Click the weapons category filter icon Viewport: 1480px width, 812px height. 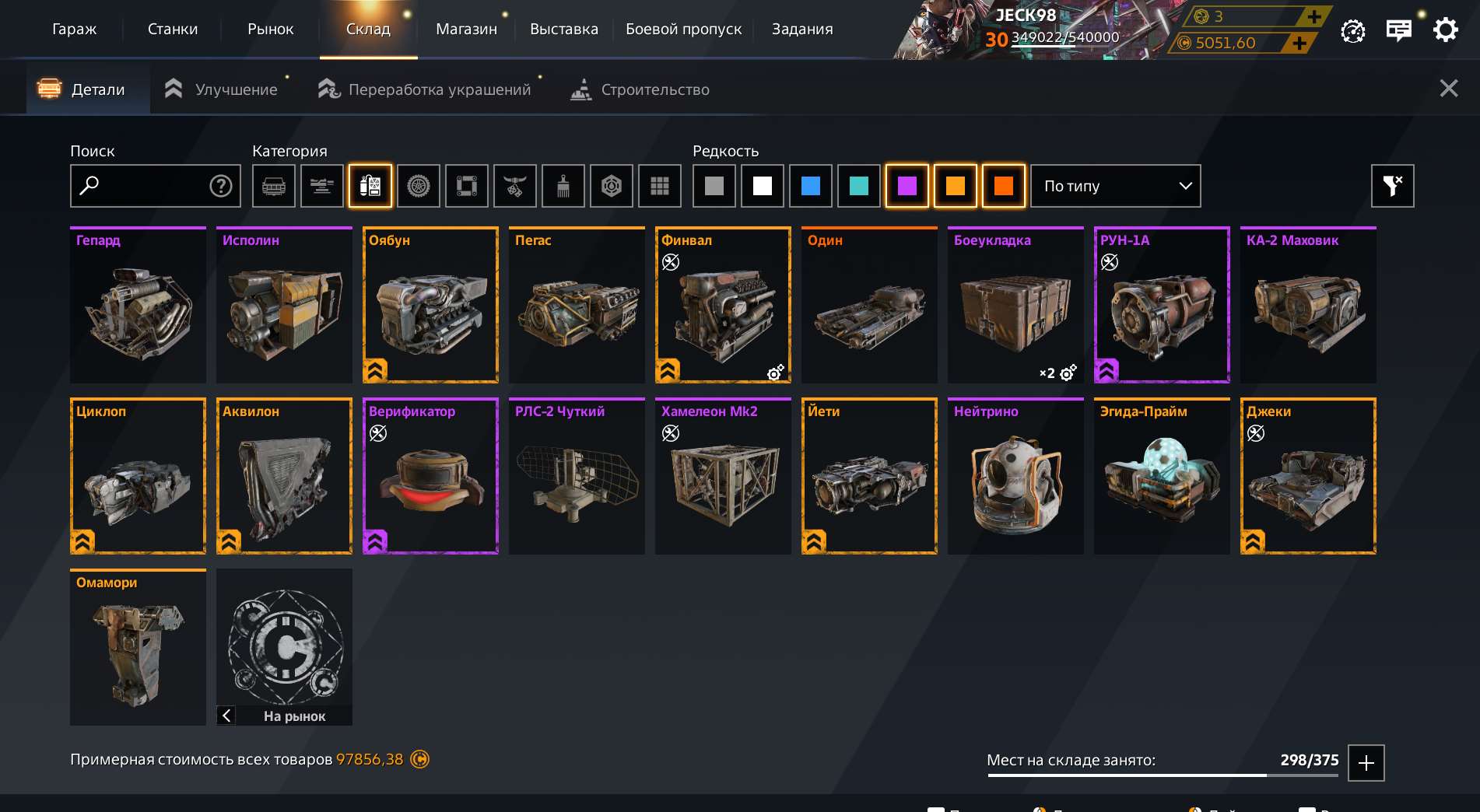pyautogui.click(x=321, y=186)
